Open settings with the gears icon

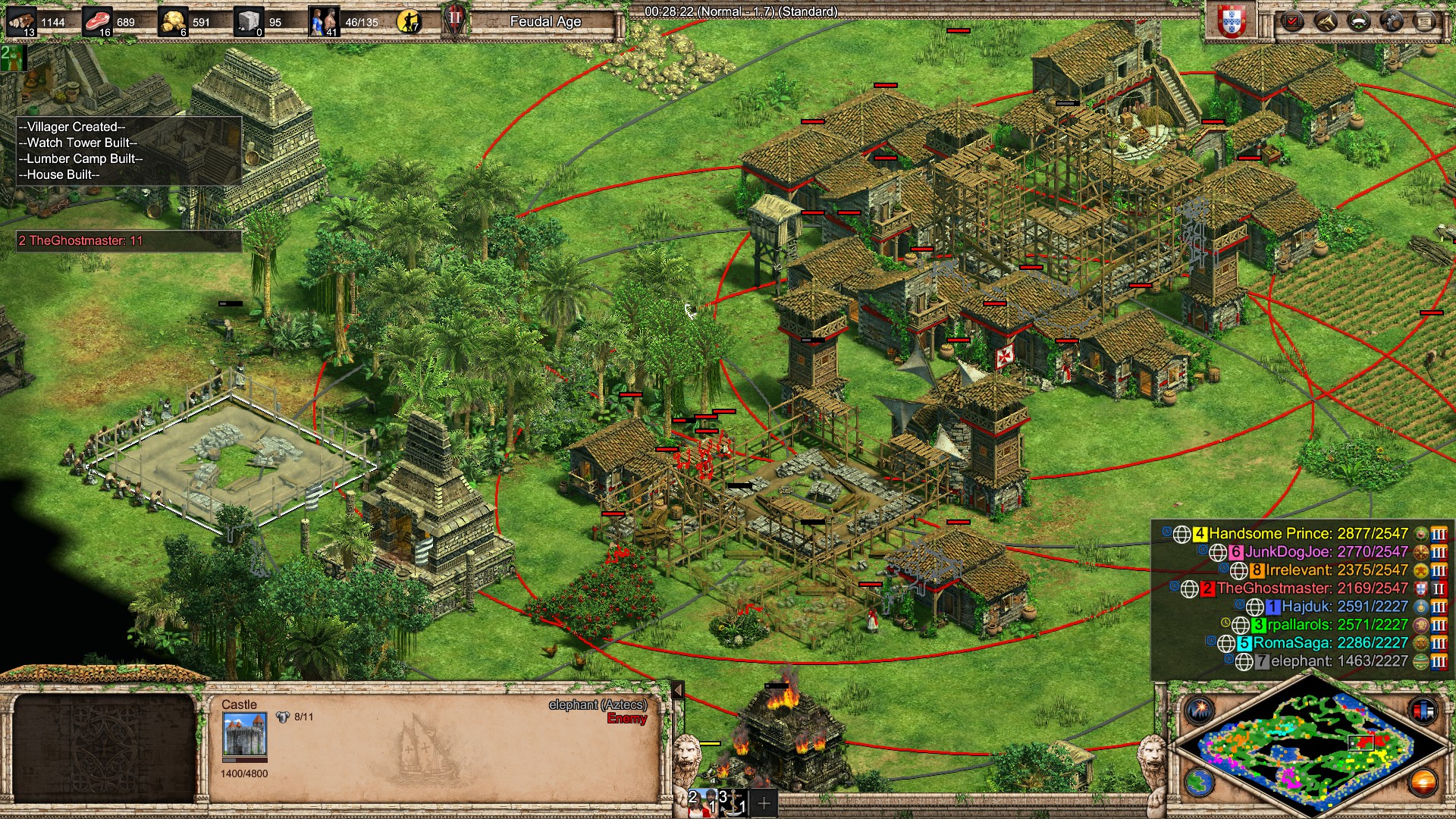point(1392,21)
